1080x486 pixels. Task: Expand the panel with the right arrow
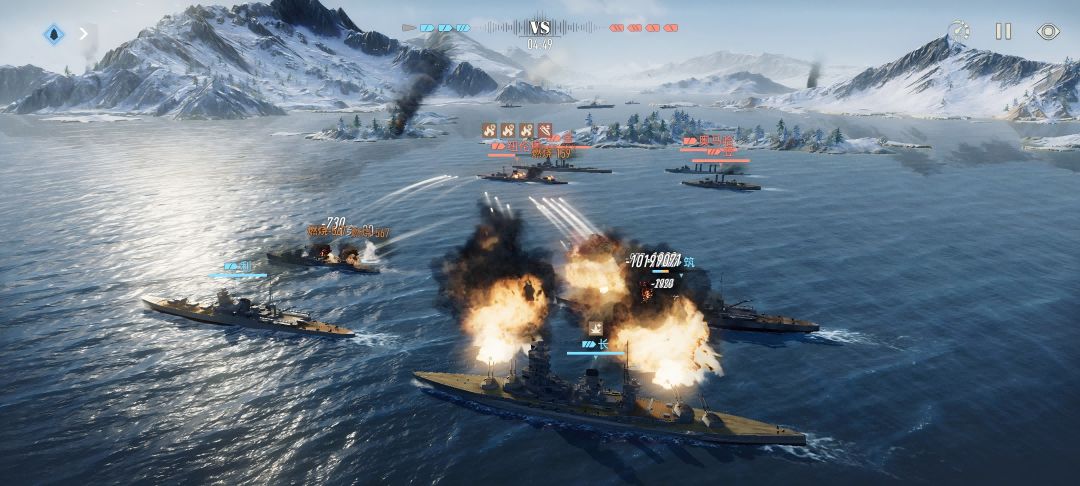click(84, 33)
